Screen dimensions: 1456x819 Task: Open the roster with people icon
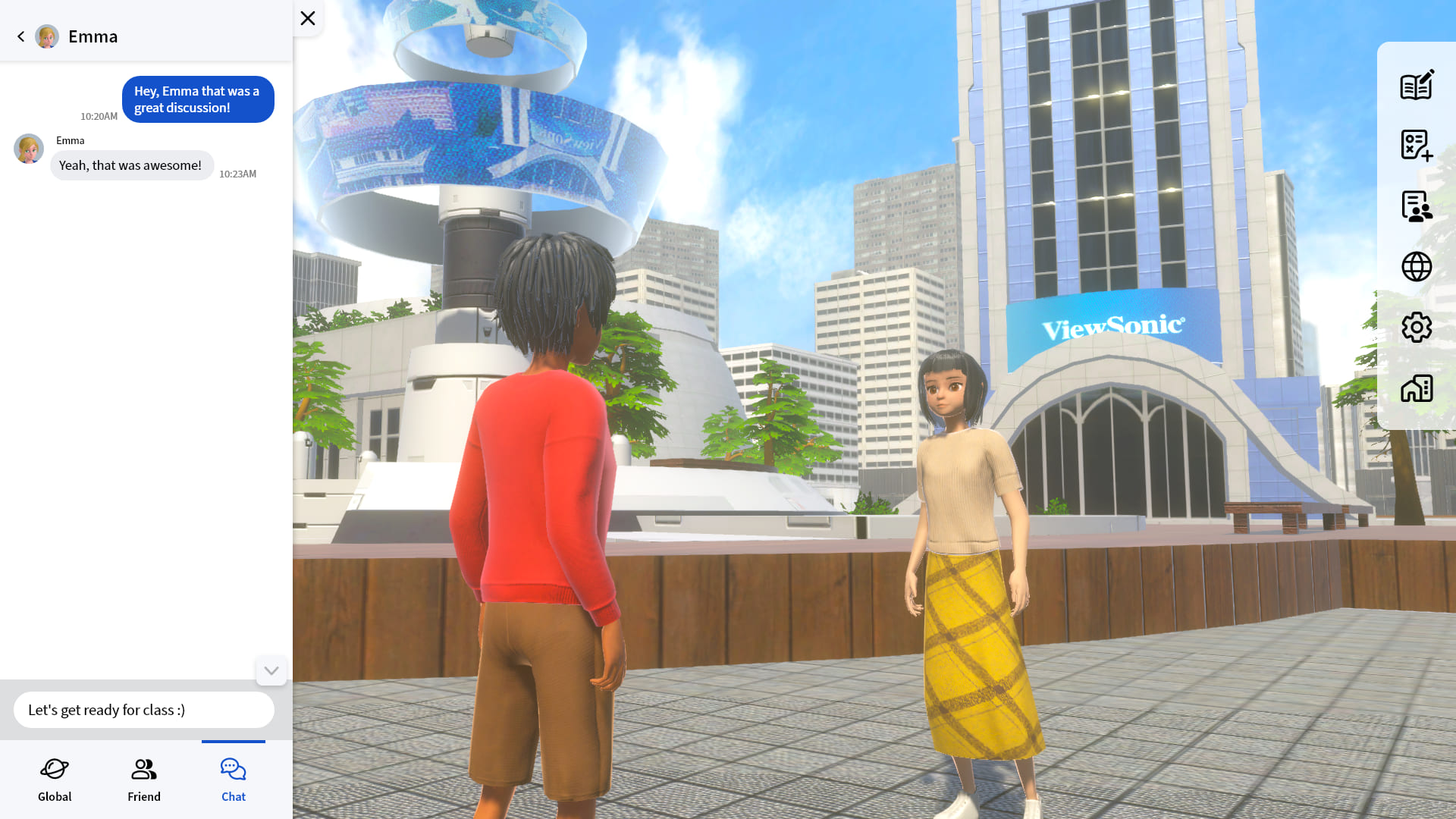(x=1416, y=206)
